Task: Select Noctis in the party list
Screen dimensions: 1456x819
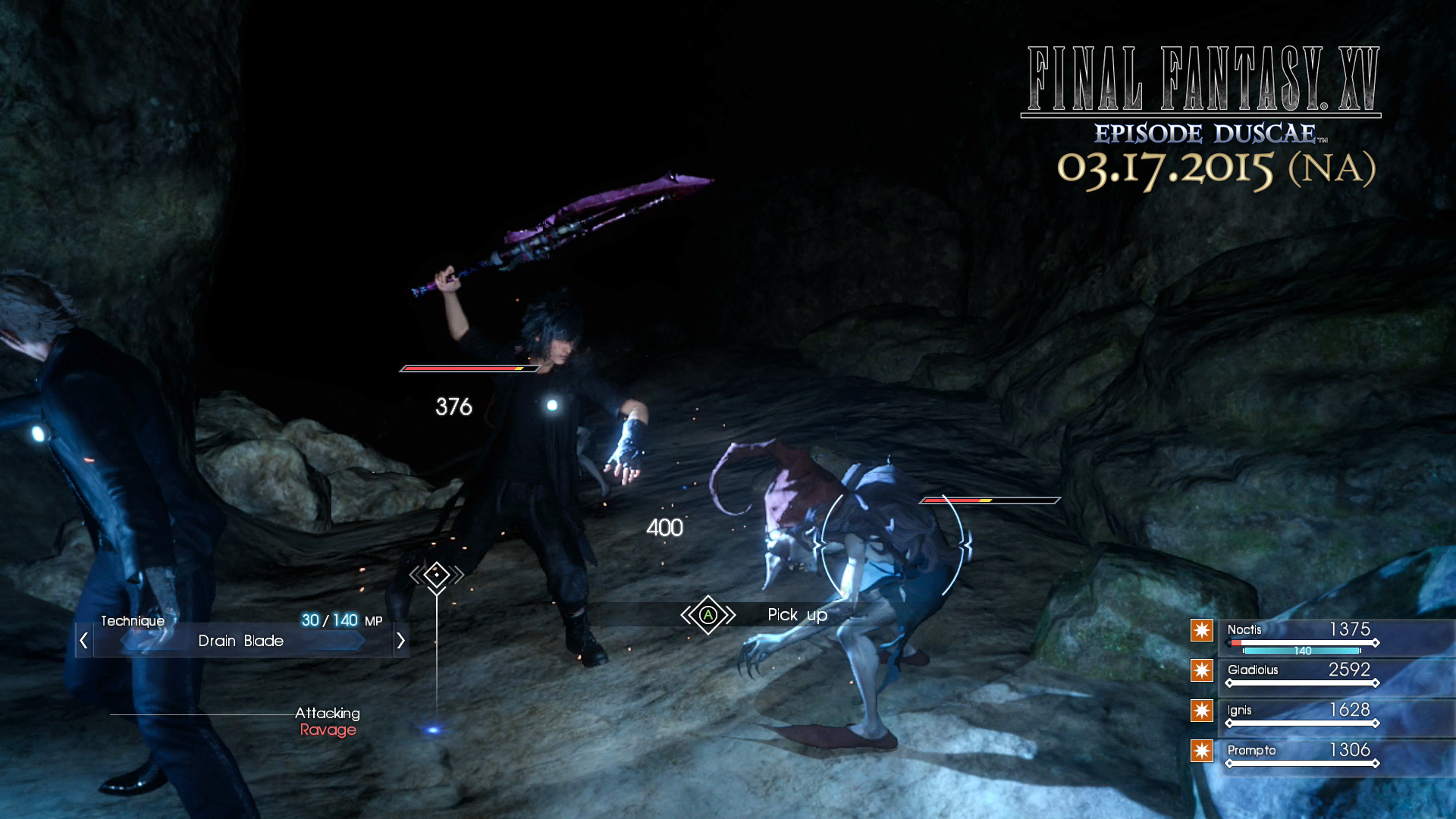Action: click(x=1244, y=630)
